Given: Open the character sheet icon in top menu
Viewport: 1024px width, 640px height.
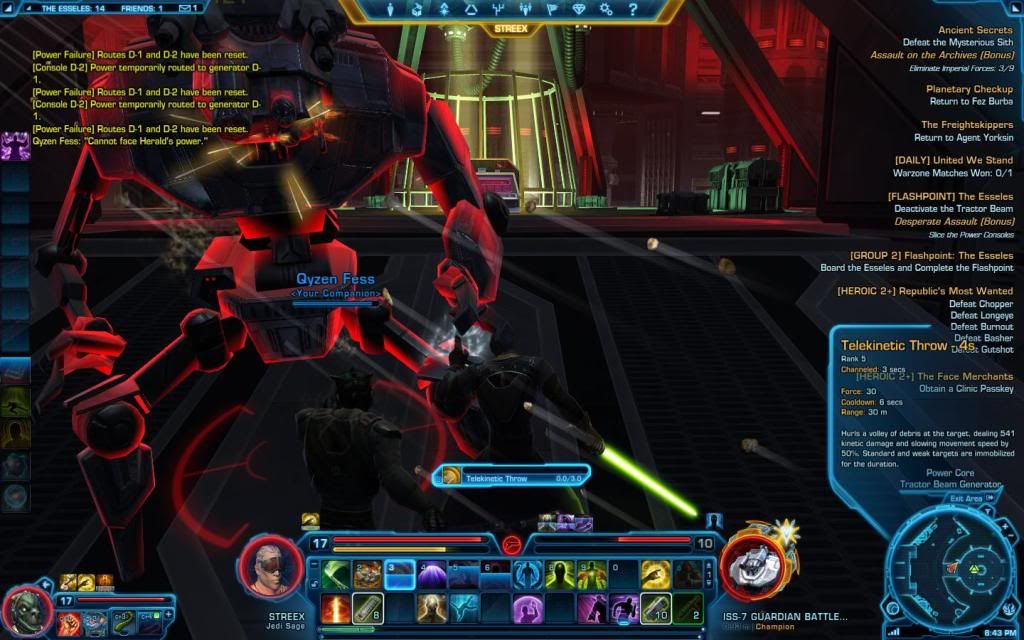Looking at the screenshot, I should pyautogui.click(x=392, y=10).
